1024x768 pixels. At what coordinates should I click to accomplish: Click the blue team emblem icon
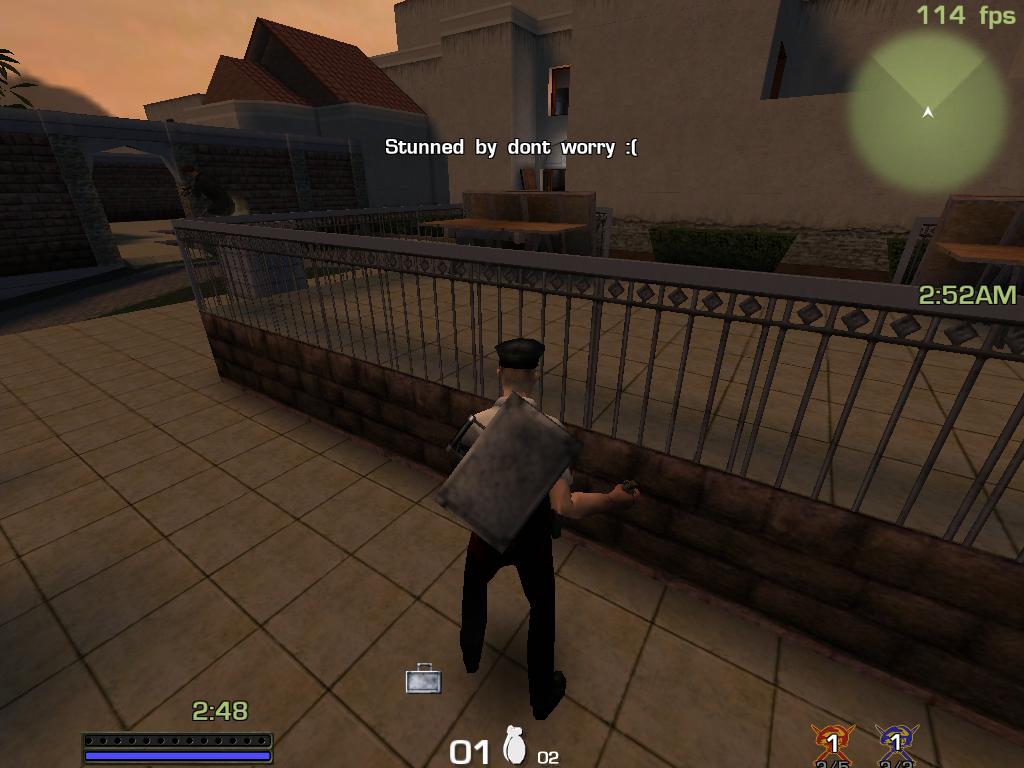click(896, 742)
